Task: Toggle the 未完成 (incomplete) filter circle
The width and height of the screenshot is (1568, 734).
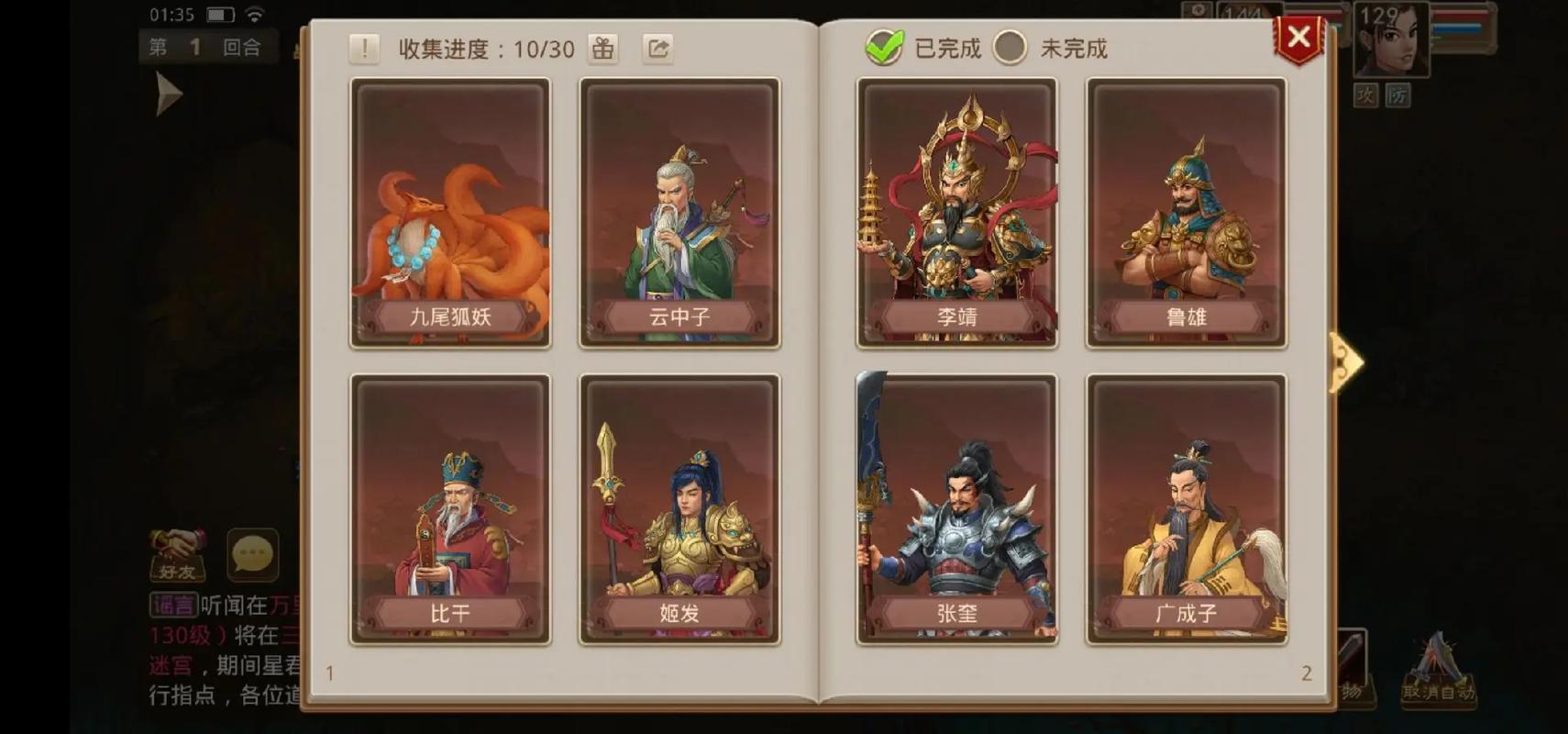Action: pyautogui.click(x=1011, y=49)
